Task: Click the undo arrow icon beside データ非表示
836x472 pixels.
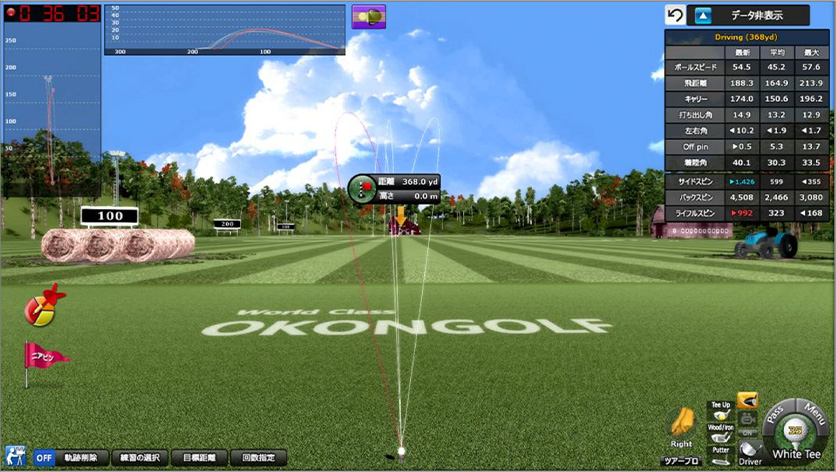Action: point(675,15)
